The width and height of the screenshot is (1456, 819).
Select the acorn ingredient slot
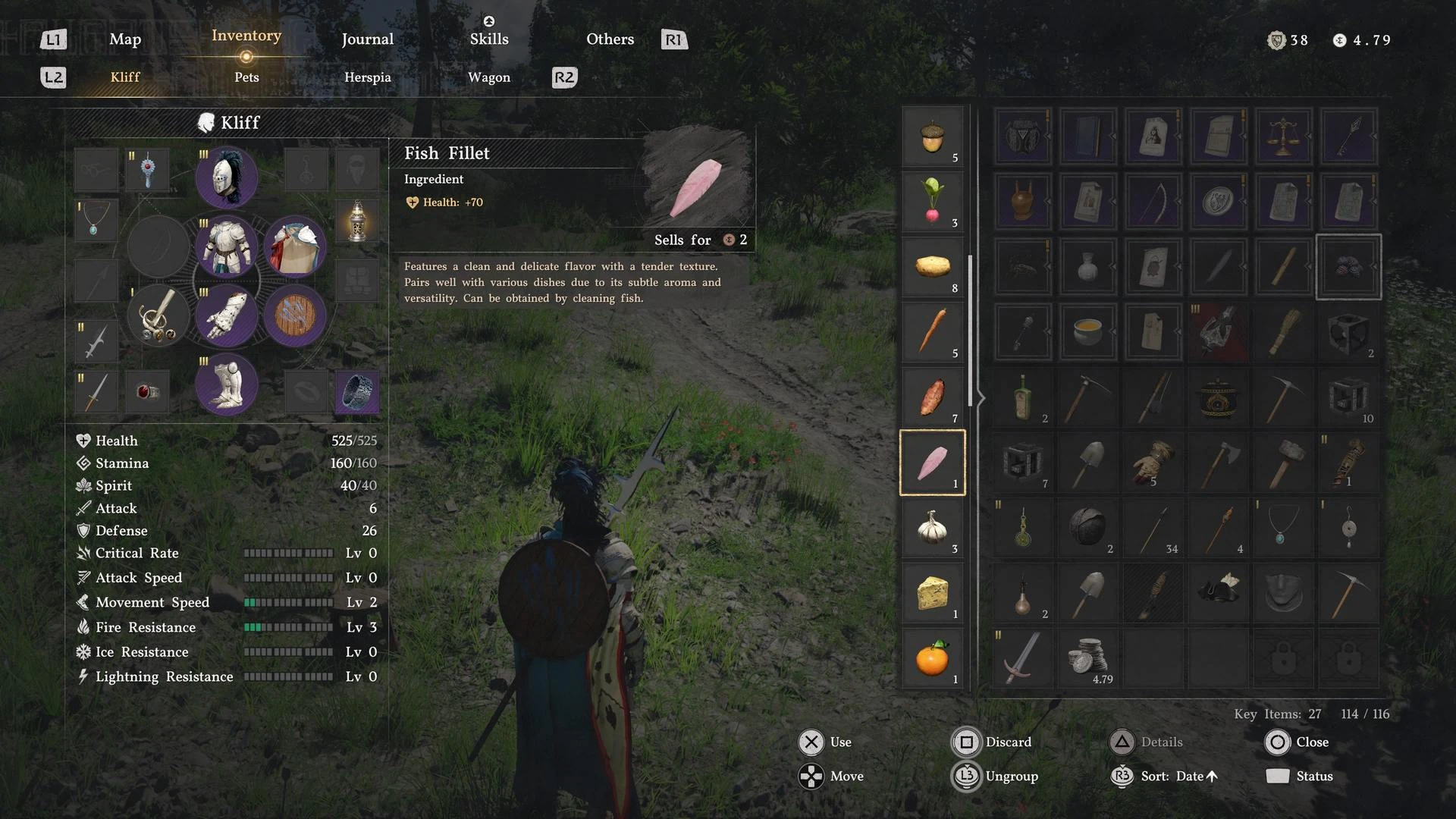tap(932, 137)
